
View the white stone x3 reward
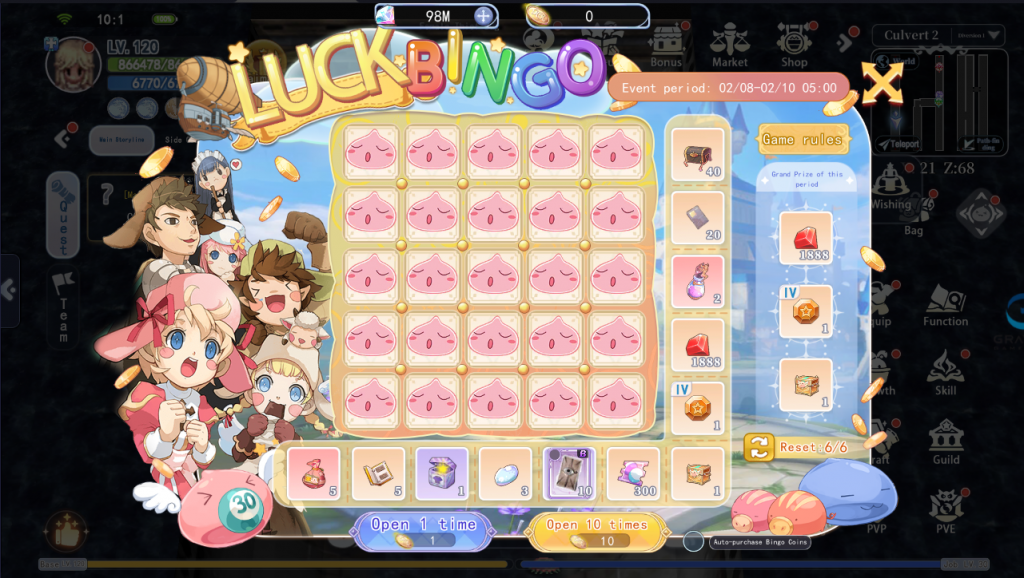505,473
